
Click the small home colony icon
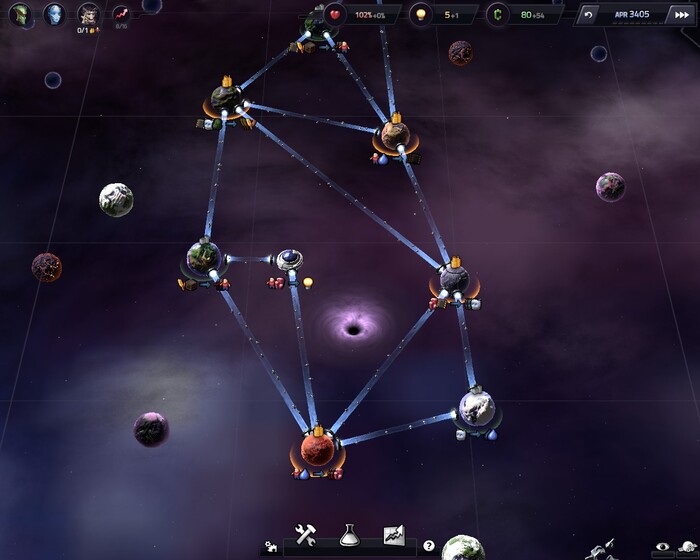[x=269, y=547]
